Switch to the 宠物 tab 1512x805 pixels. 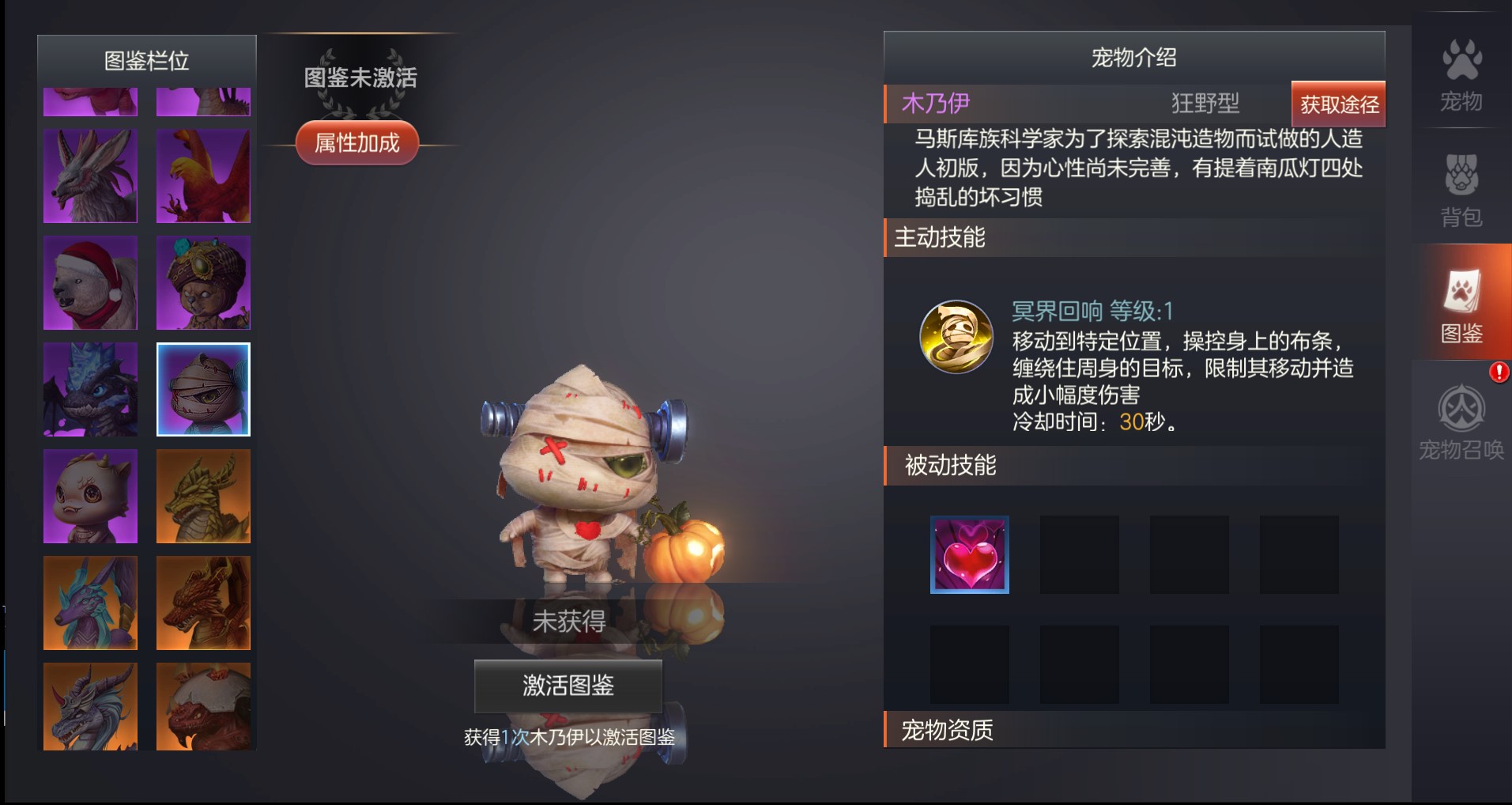[1461, 76]
